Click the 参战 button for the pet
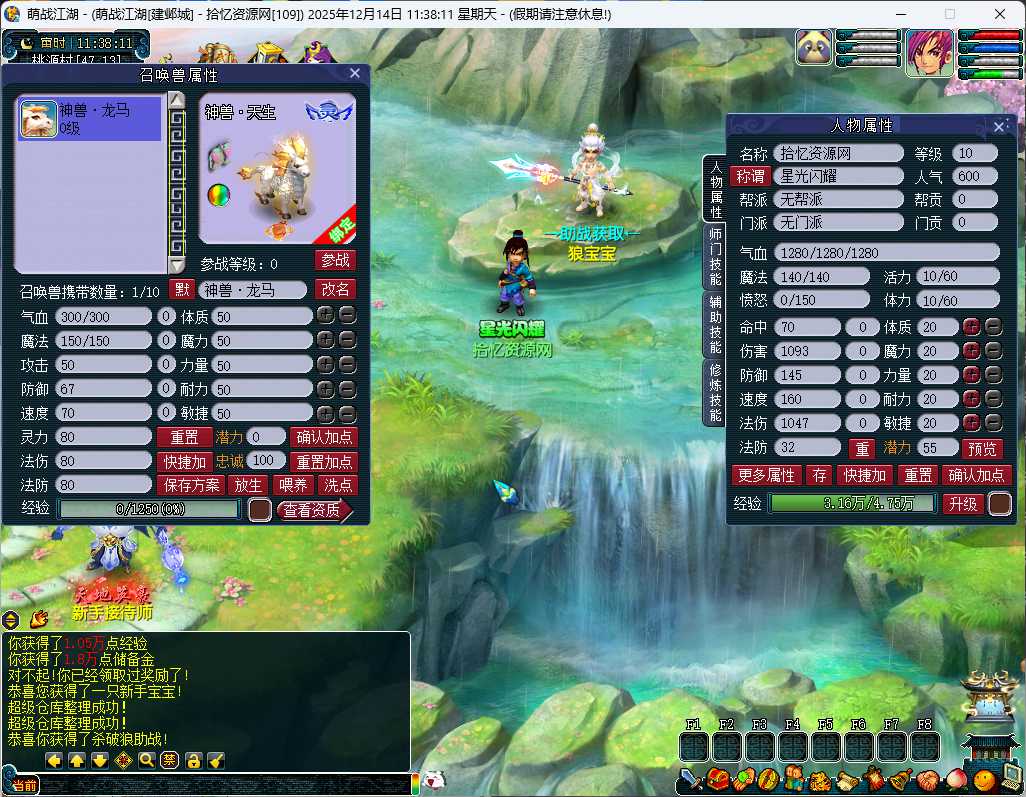1026x797 pixels. point(335,260)
